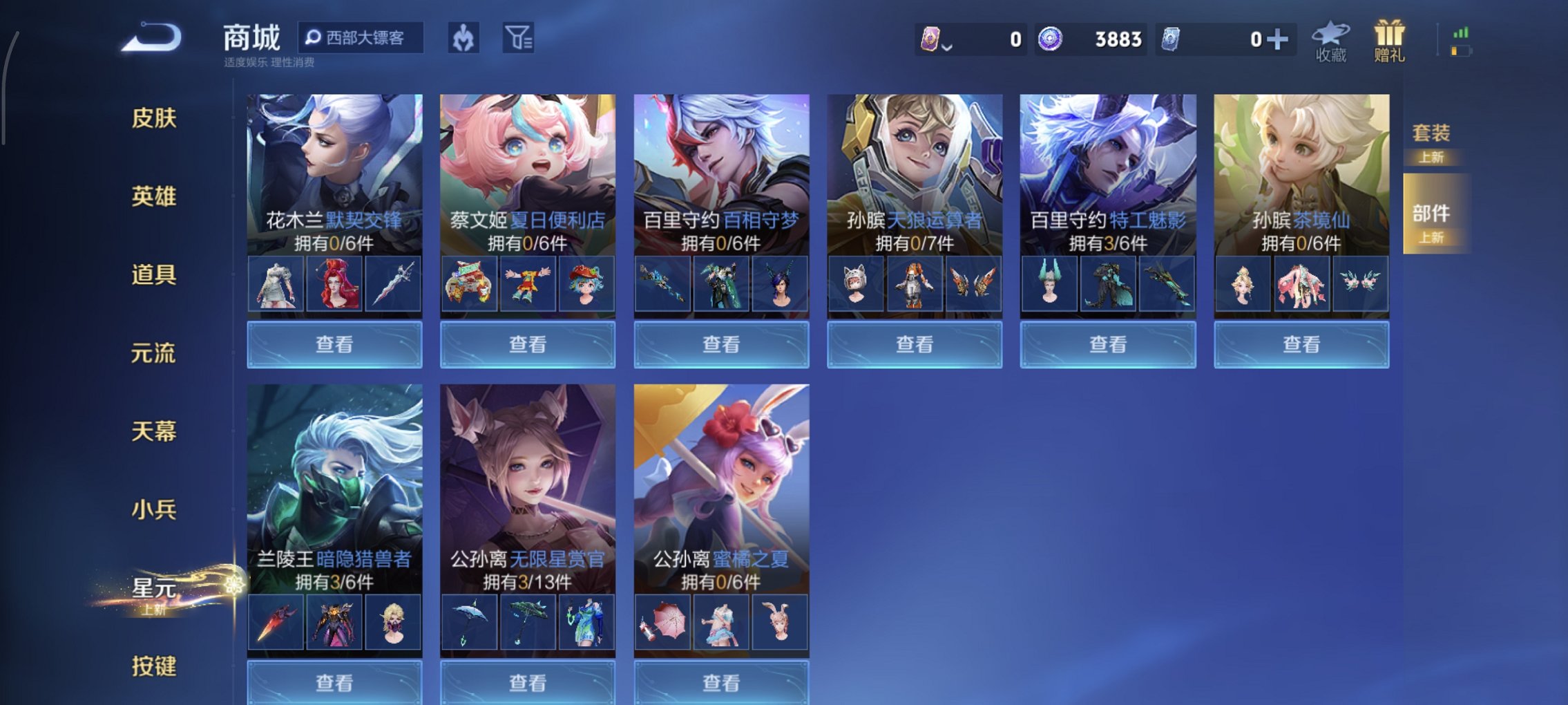Click 查看 on the 花木兰默契交锋 card
The height and width of the screenshot is (705, 1568).
point(334,344)
